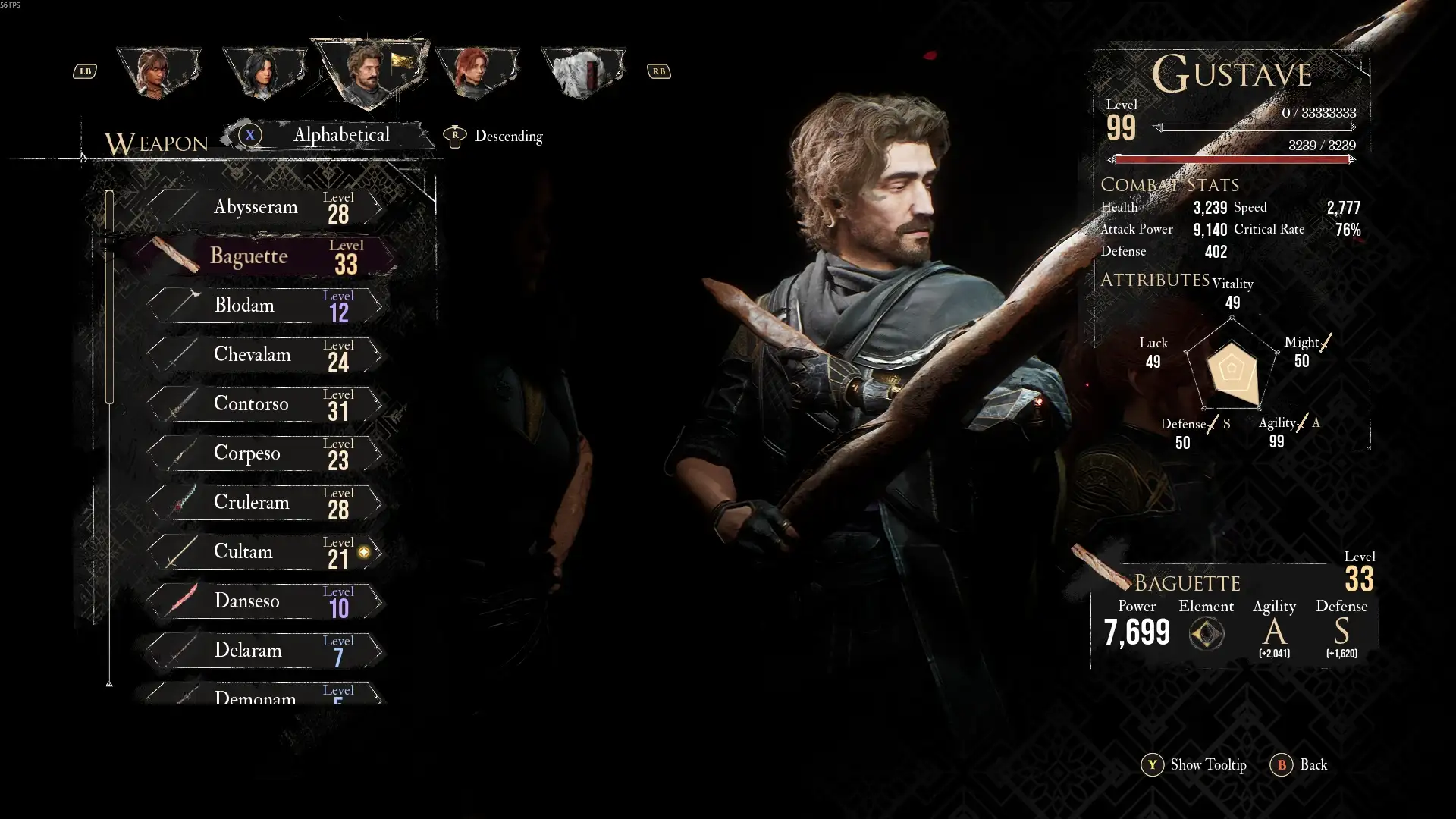Switch to the dark-haired woman's portrait
Image resolution: width=1456 pixels, height=819 pixels.
tap(264, 72)
